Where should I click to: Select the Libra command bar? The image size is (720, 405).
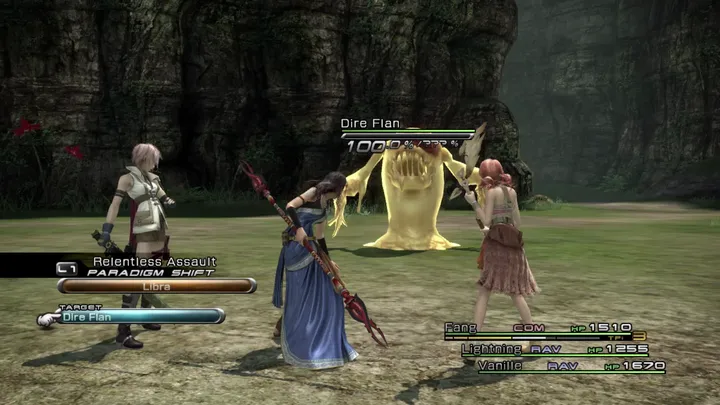click(x=156, y=286)
